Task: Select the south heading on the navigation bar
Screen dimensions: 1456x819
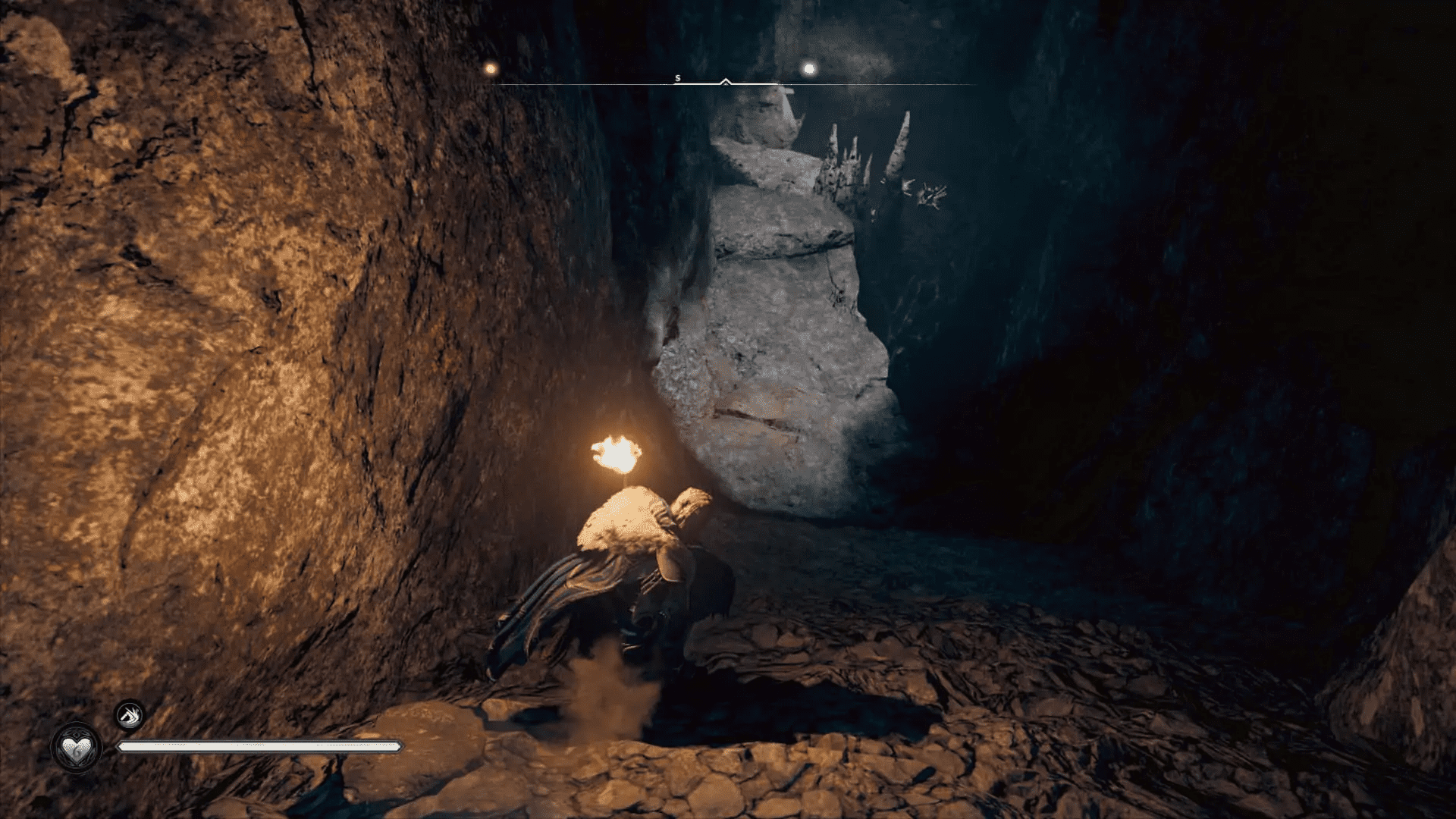Action: tap(677, 78)
